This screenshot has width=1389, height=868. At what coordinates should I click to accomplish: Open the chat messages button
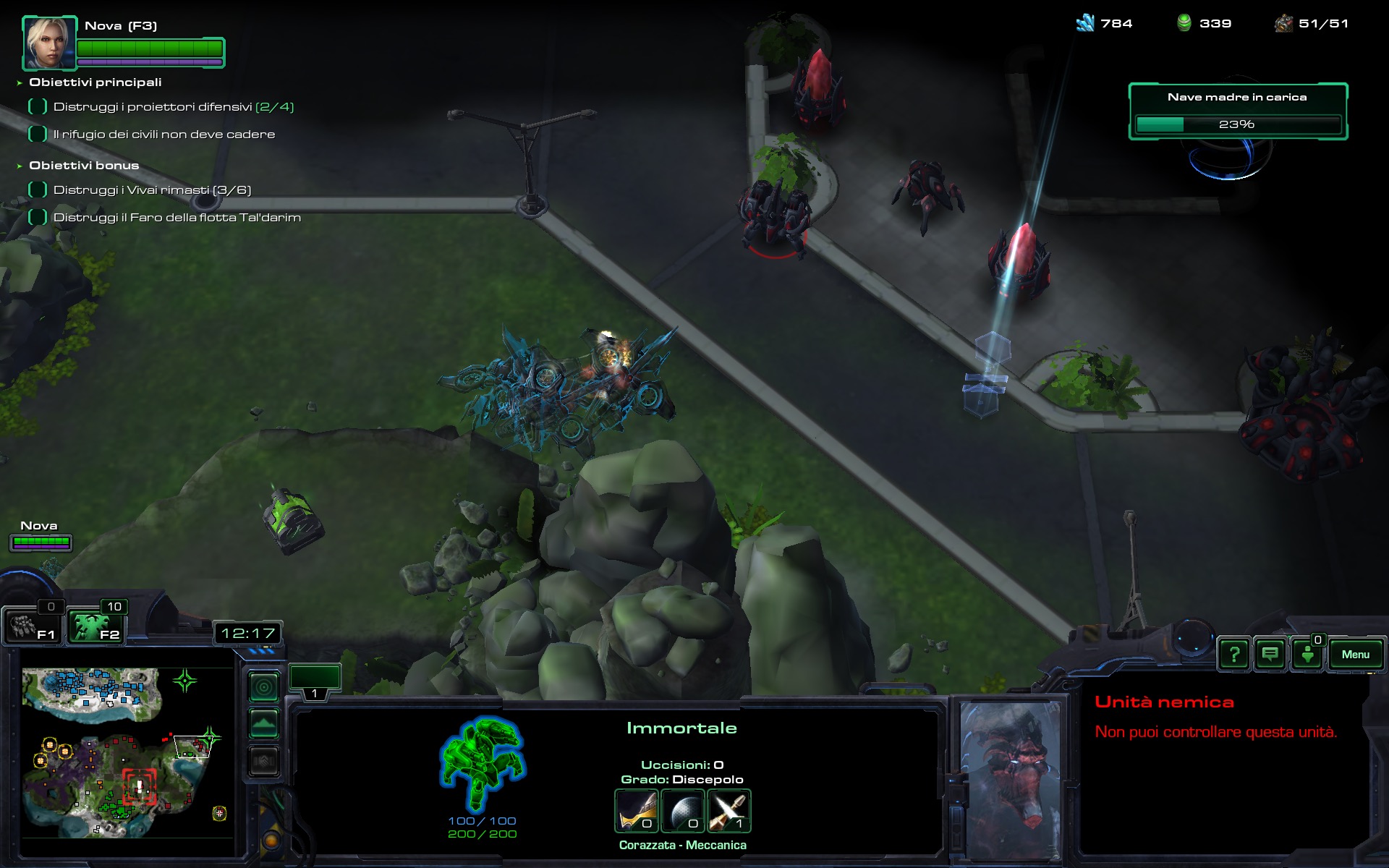[x=1270, y=655]
